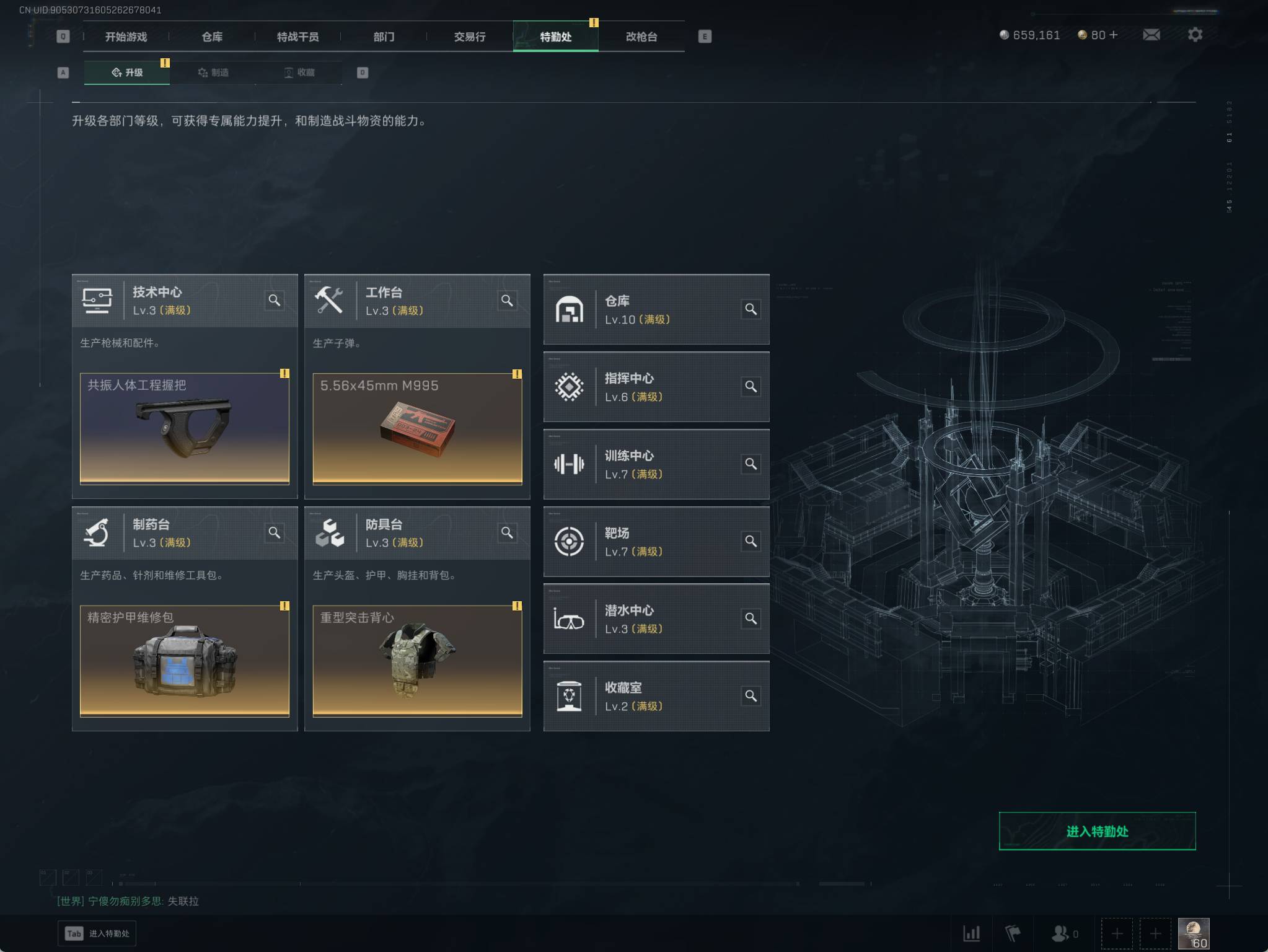
Task: Click the player avatar showing level 60
Action: point(1193,933)
